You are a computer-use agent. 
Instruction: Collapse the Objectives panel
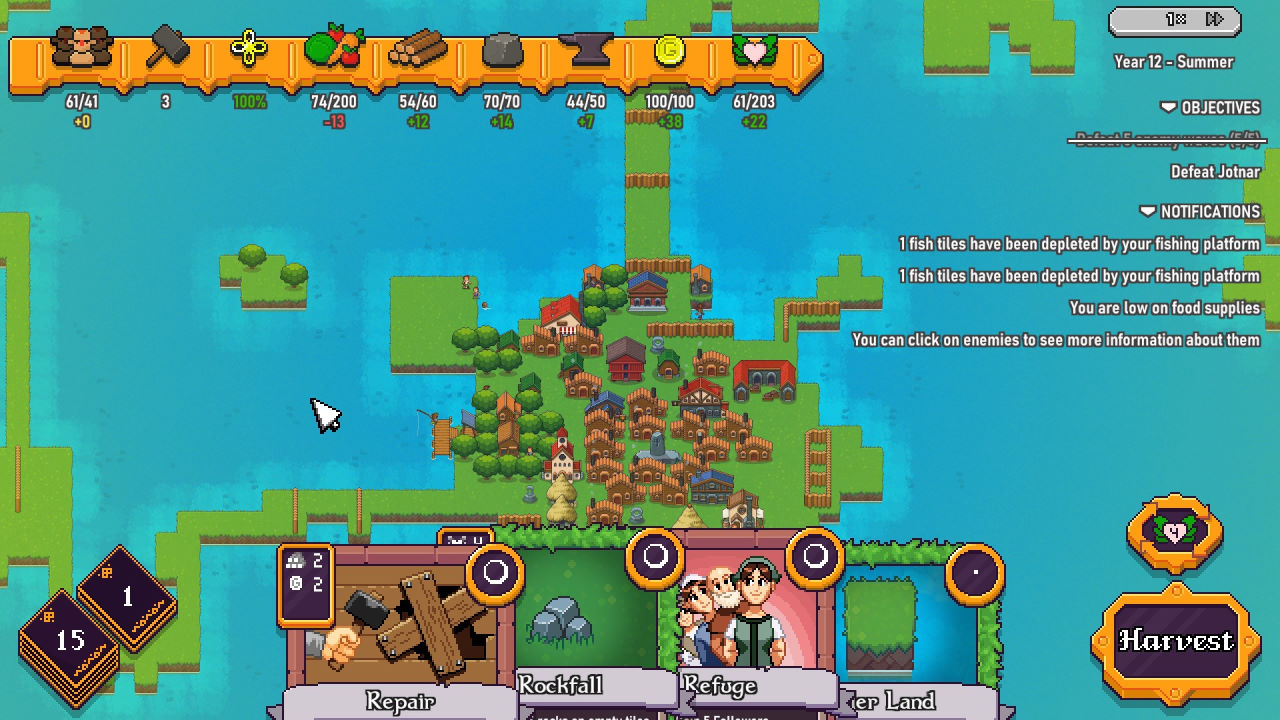(1210, 108)
